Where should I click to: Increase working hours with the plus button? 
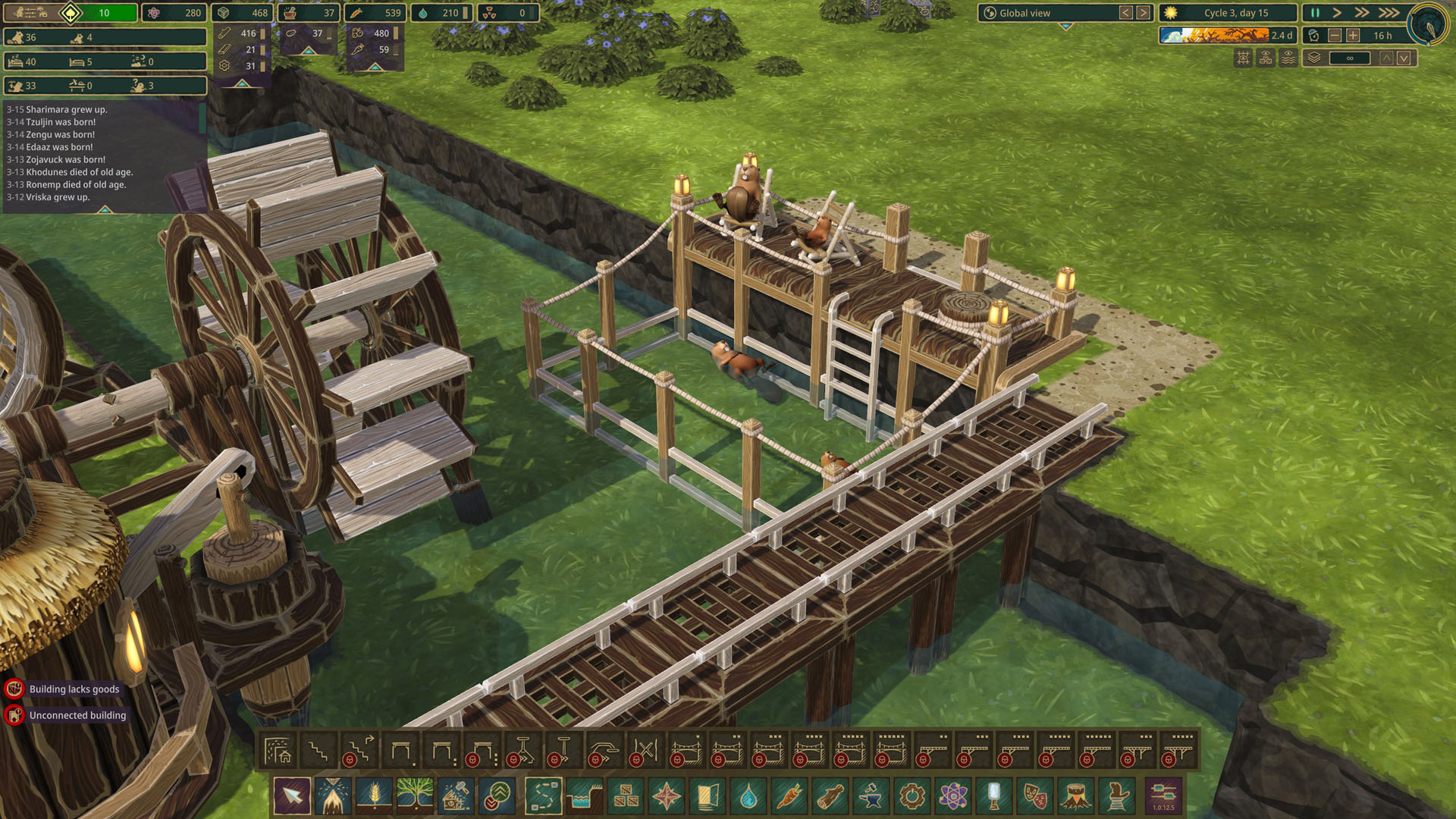coord(1353,36)
